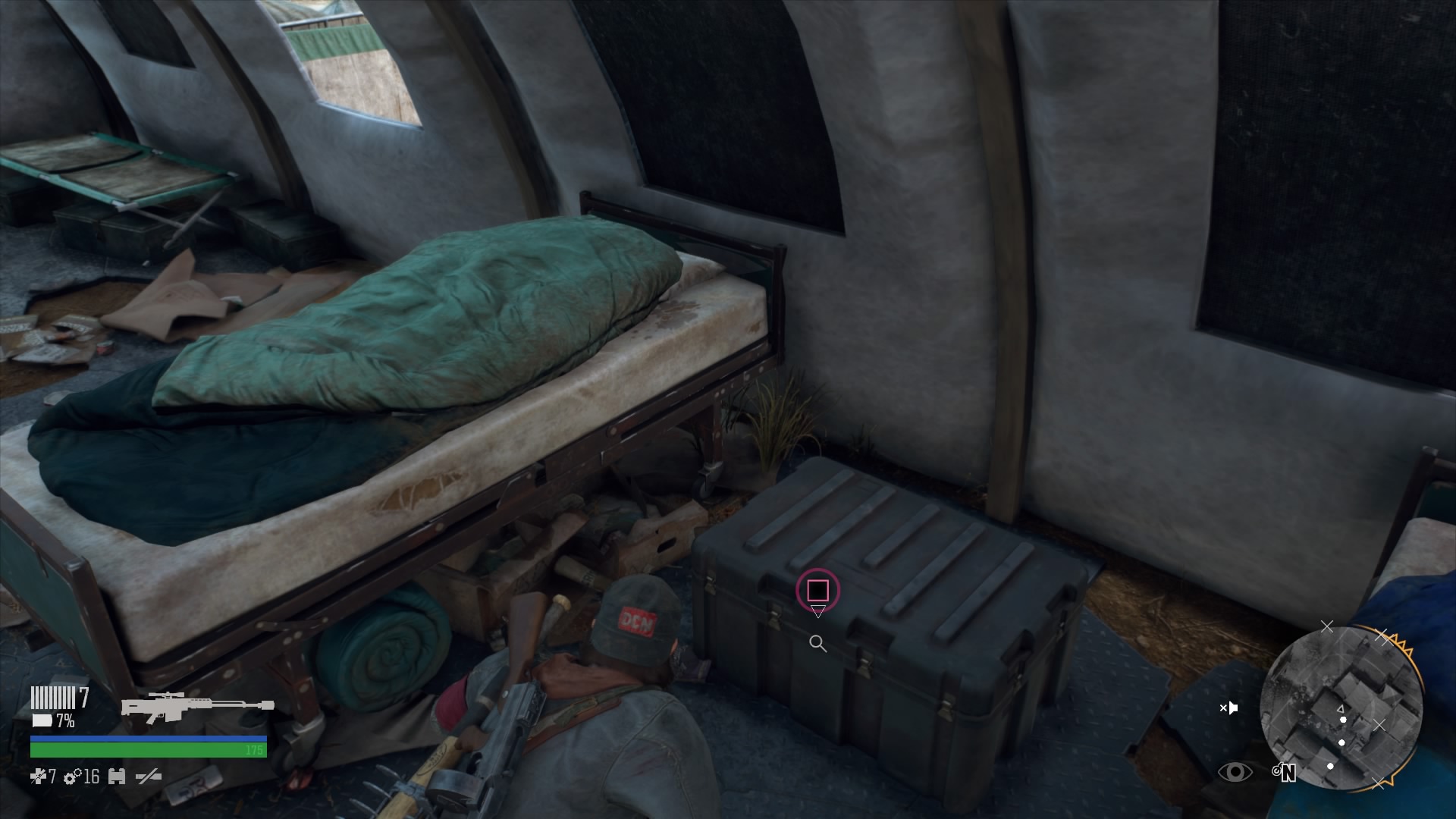The height and width of the screenshot is (819, 1456).
Task: Select the ammo clip icon beside 7%
Action: (x=42, y=720)
